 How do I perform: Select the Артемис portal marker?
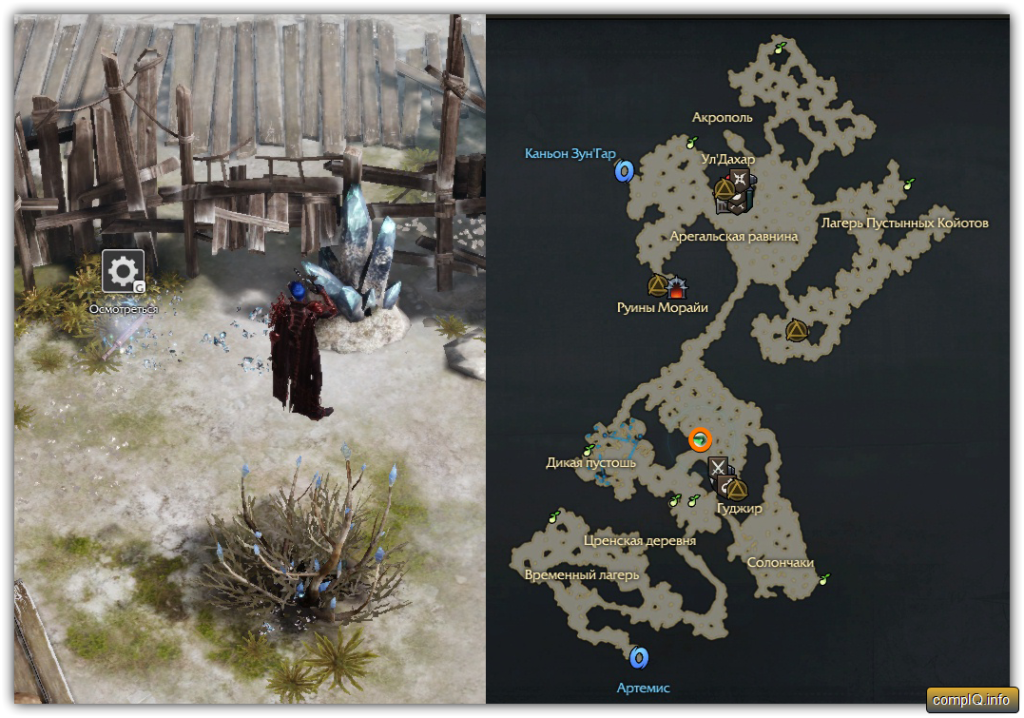pyautogui.click(x=639, y=657)
